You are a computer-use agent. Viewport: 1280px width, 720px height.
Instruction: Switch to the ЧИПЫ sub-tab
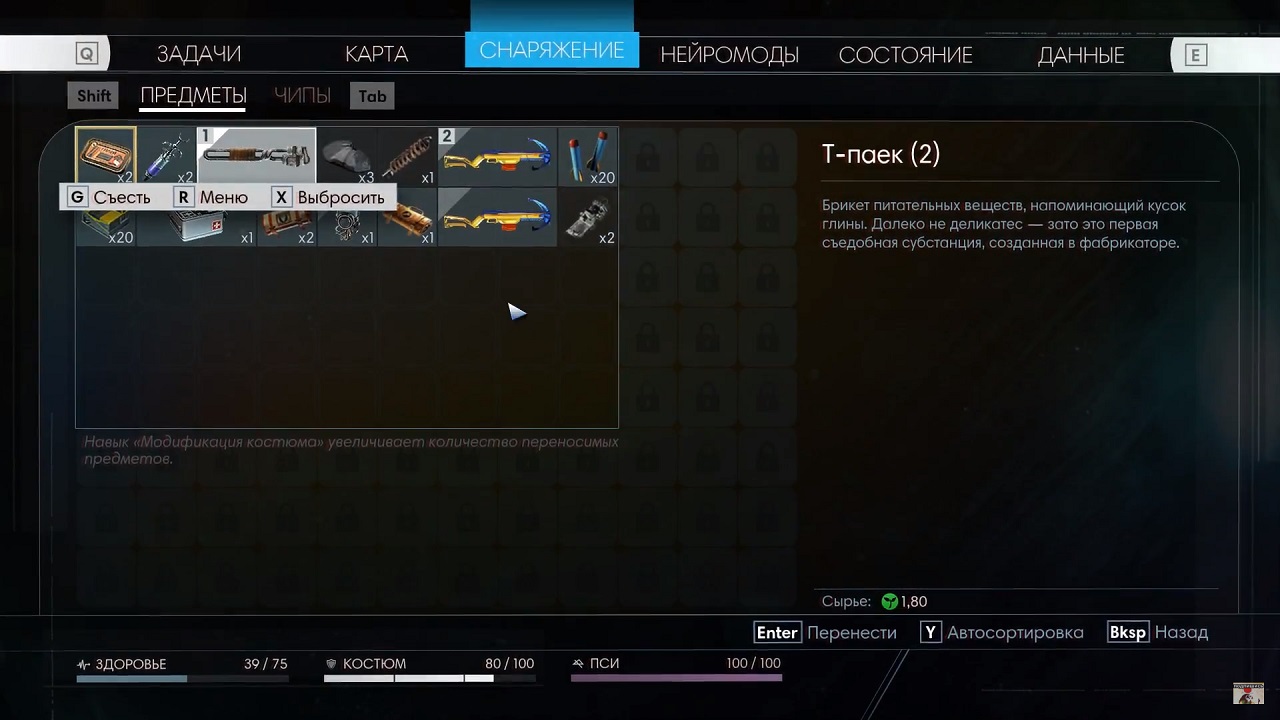[302, 96]
